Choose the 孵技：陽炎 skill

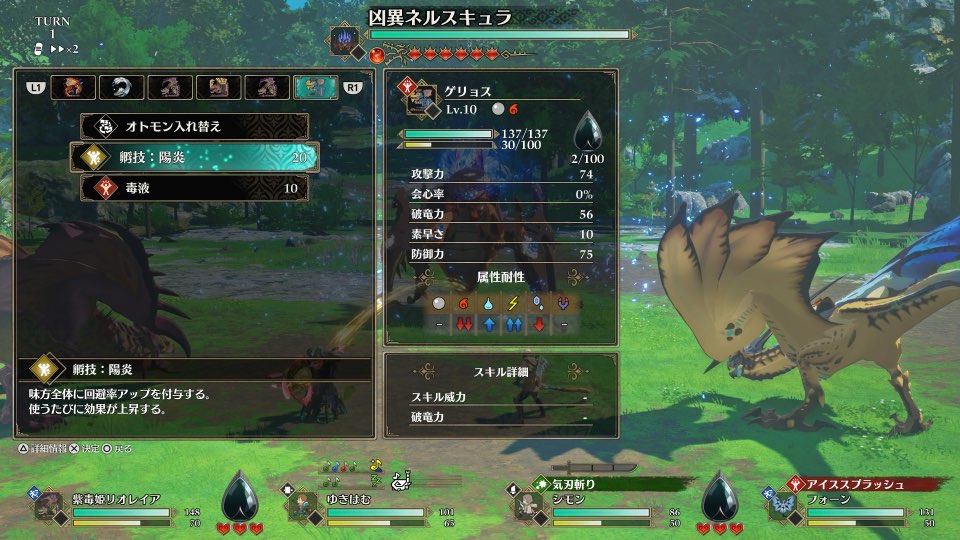194,156
